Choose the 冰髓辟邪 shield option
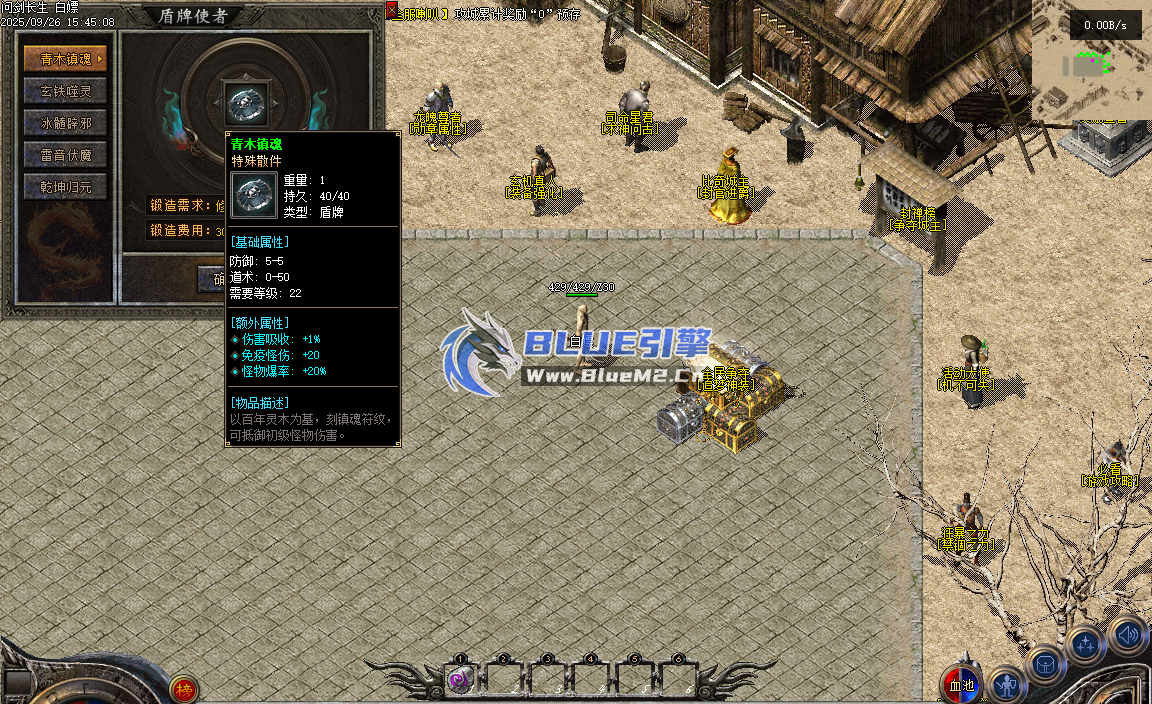 pyautogui.click(x=65, y=123)
